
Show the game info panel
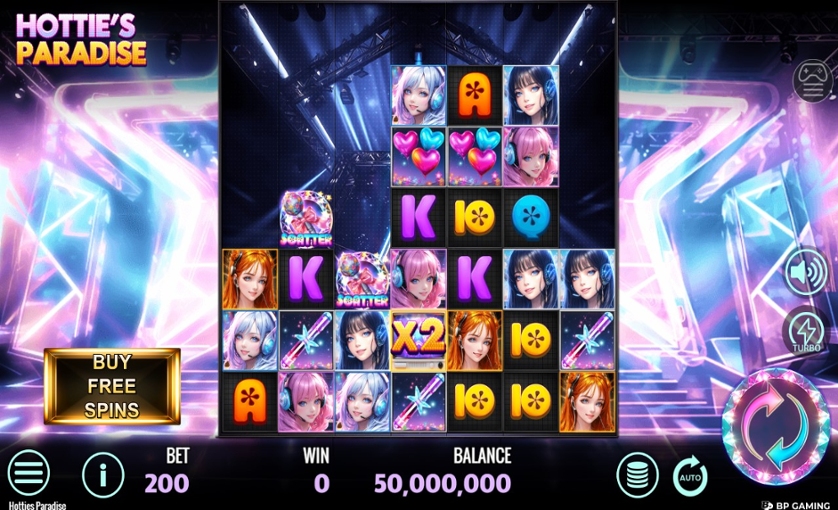click(x=103, y=473)
